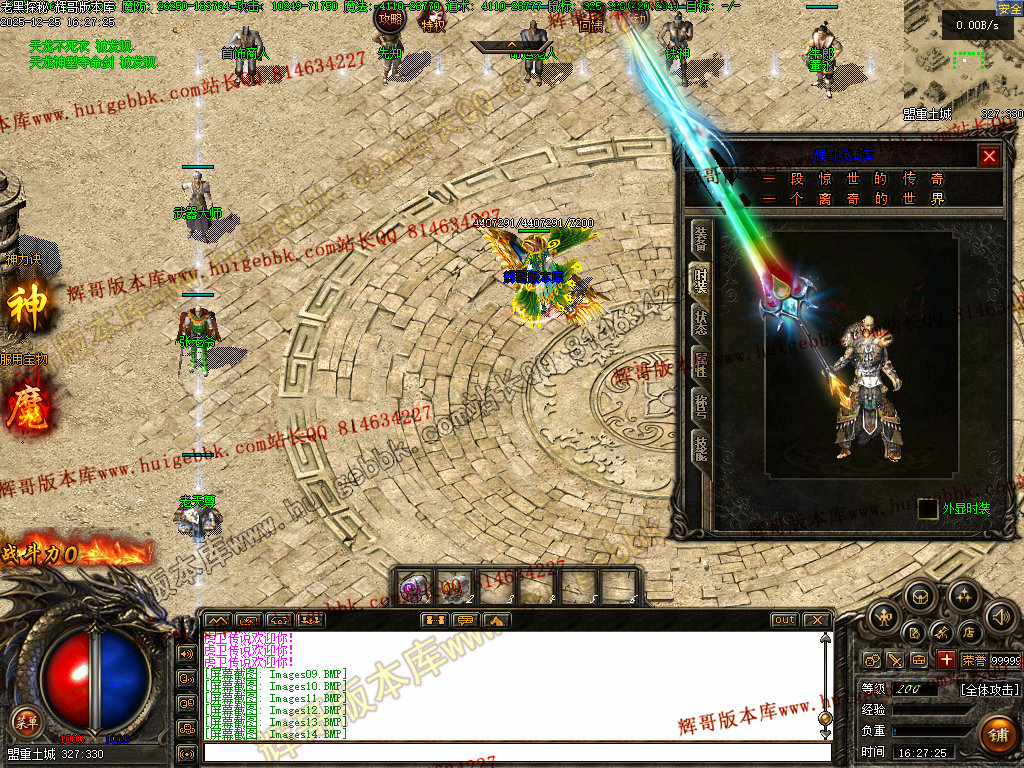Screen dimensions: 1024x768
Task: Change the 全体攻击 attack mode
Action: [x=990, y=690]
